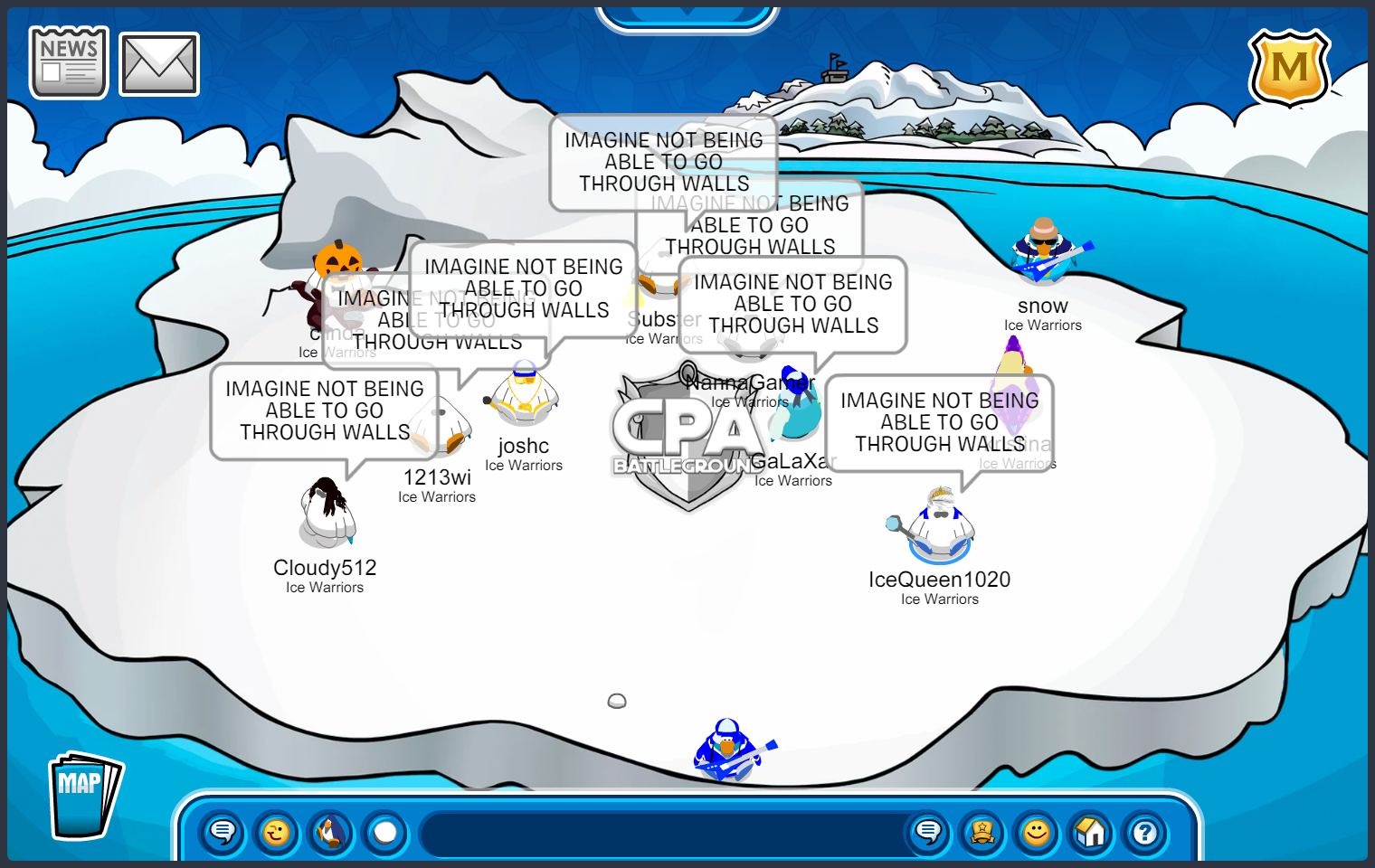Screen dimensions: 1375x868
Task: Click the gold moderator M shield badge
Action: (x=1289, y=68)
